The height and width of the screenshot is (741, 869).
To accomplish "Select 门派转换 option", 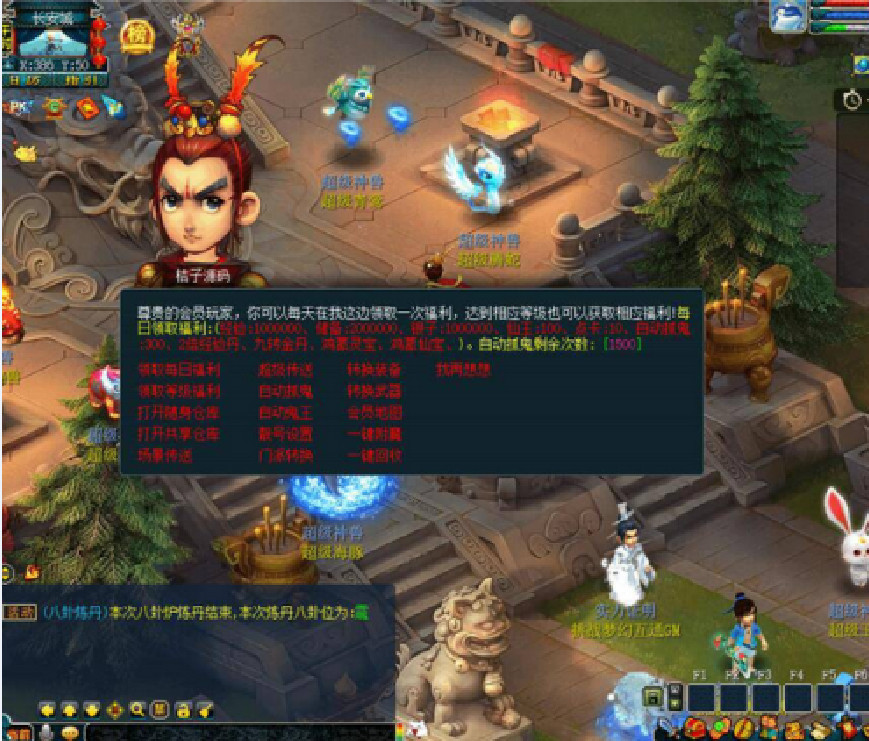I will tap(285, 456).
